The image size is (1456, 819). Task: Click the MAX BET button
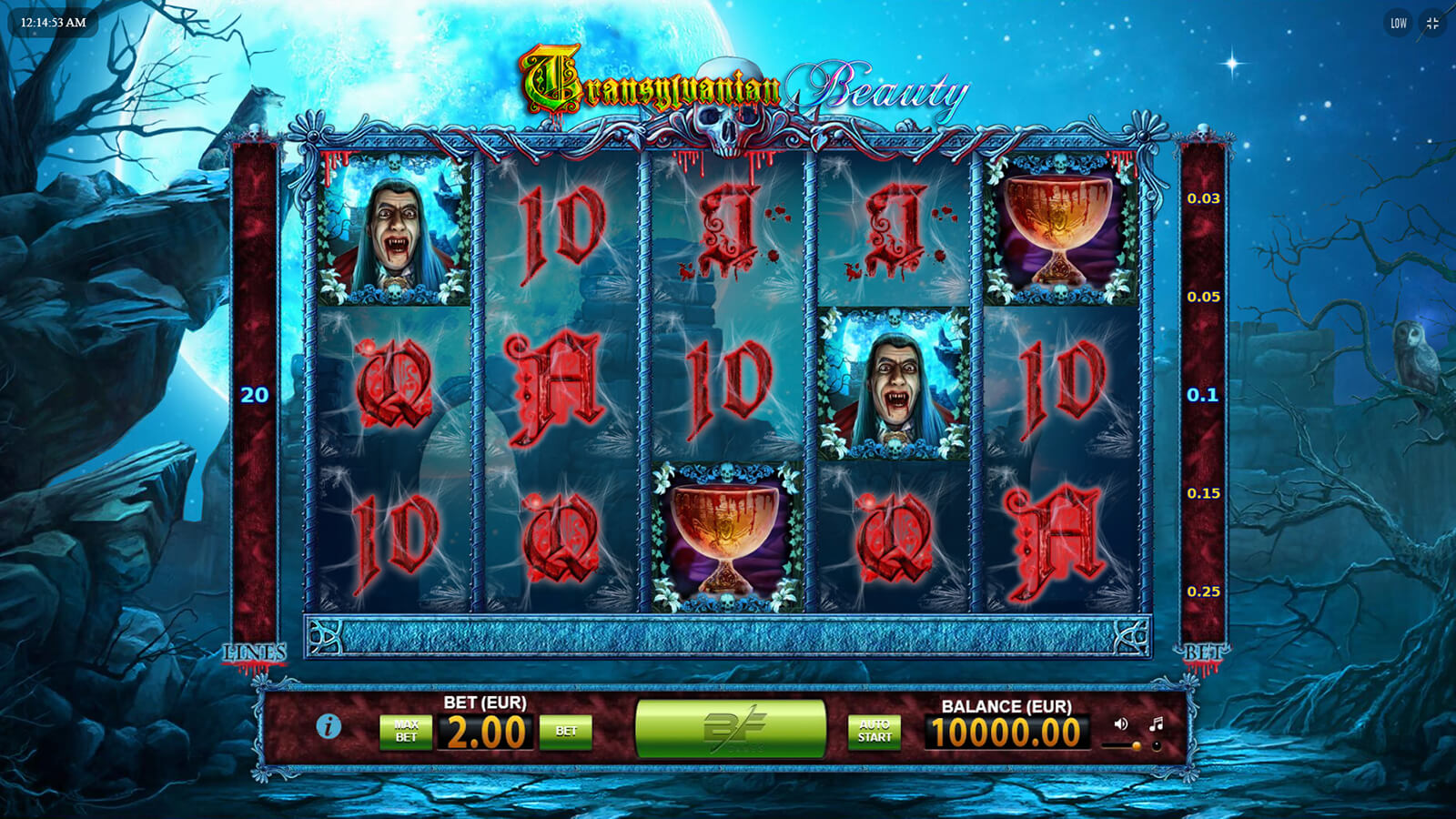click(x=406, y=732)
